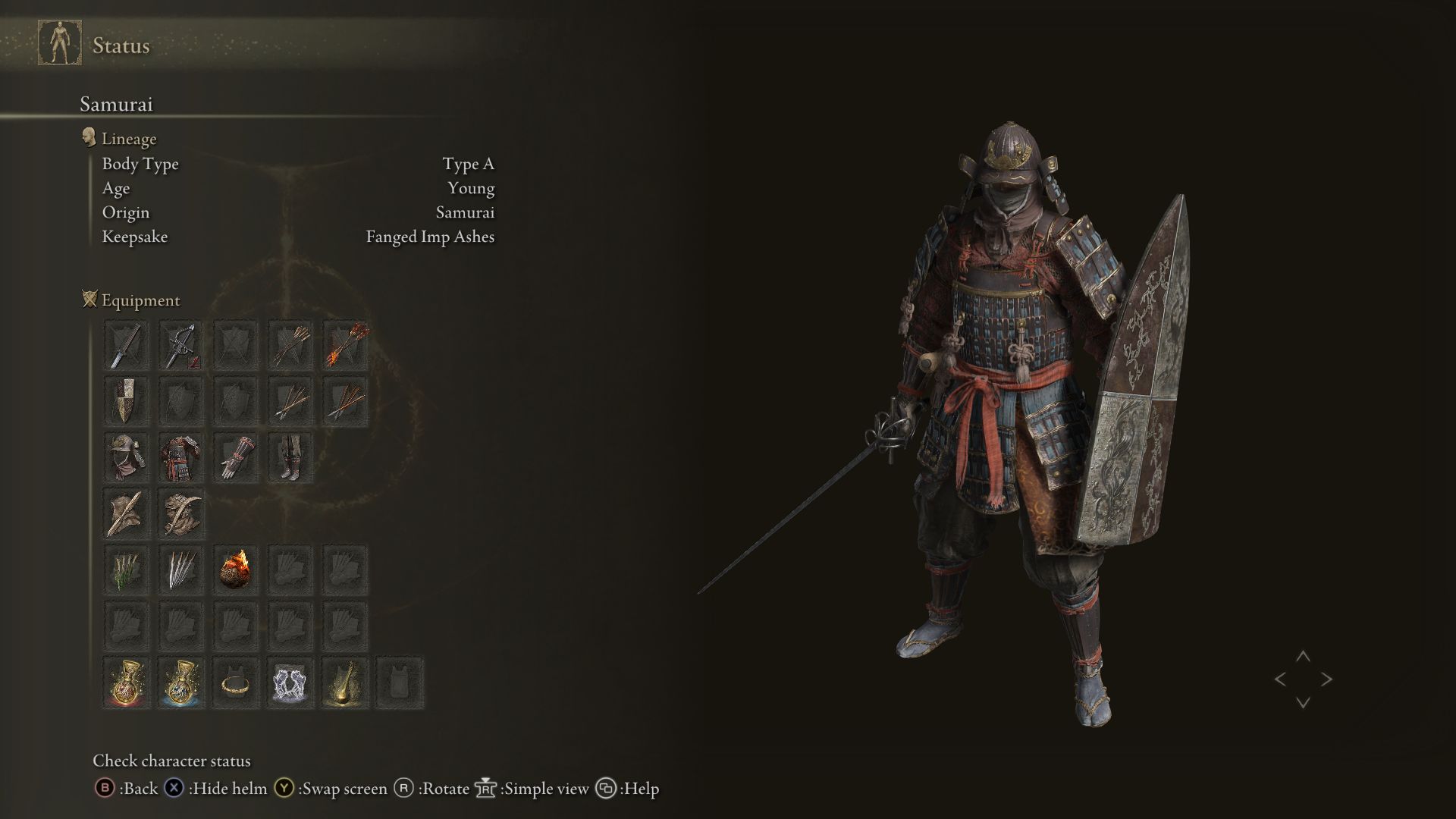Choose the burning fire pot slot
The width and height of the screenshot is (1456, 819).
[235, 570]
